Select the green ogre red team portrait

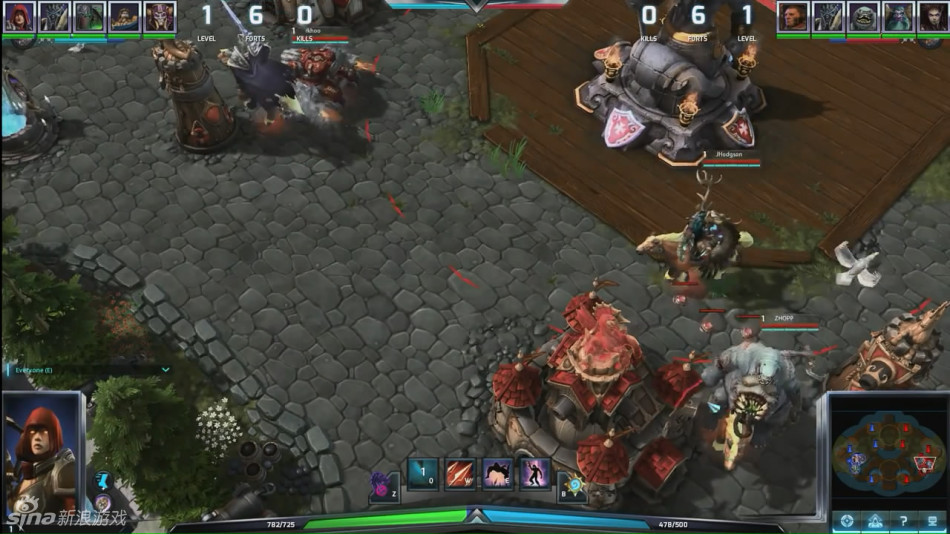[863, 17]
